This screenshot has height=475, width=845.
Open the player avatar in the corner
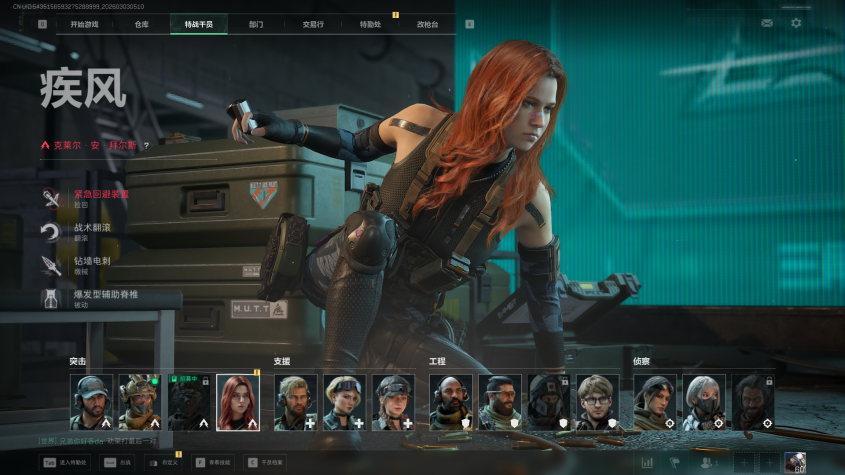click(796, 462)
